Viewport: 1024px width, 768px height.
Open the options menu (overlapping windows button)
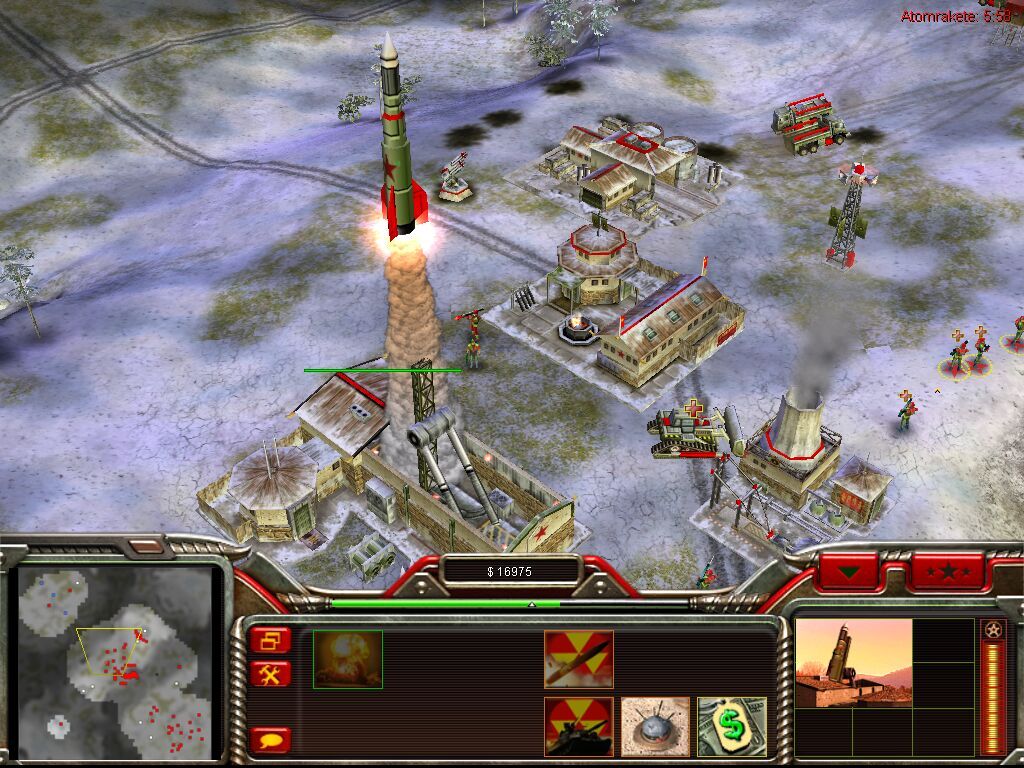tap(271, 640)
